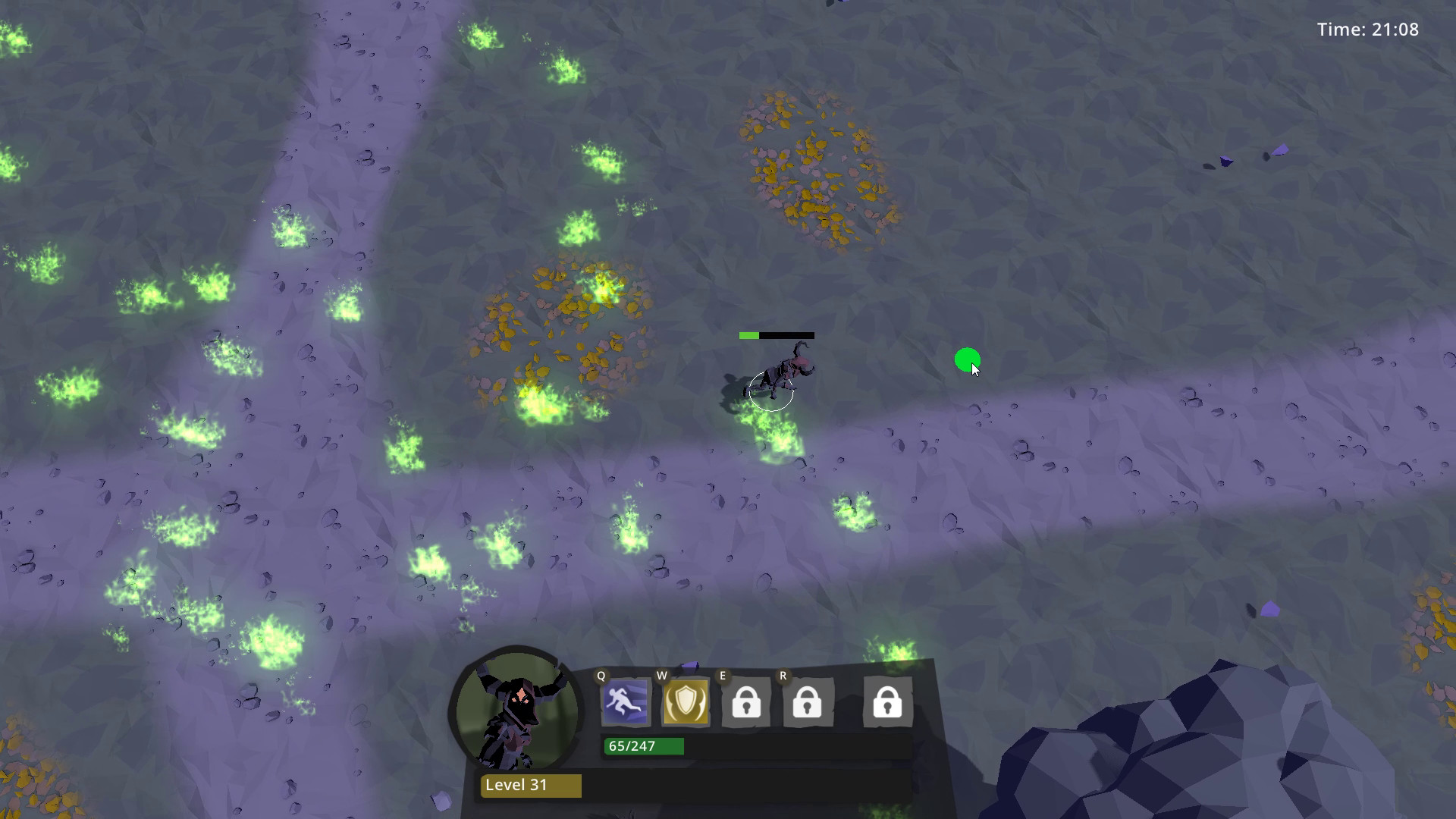Viewport: 1456px width, 819px height.
Task: Activate the W shield ability
Action: pos(685,701)
